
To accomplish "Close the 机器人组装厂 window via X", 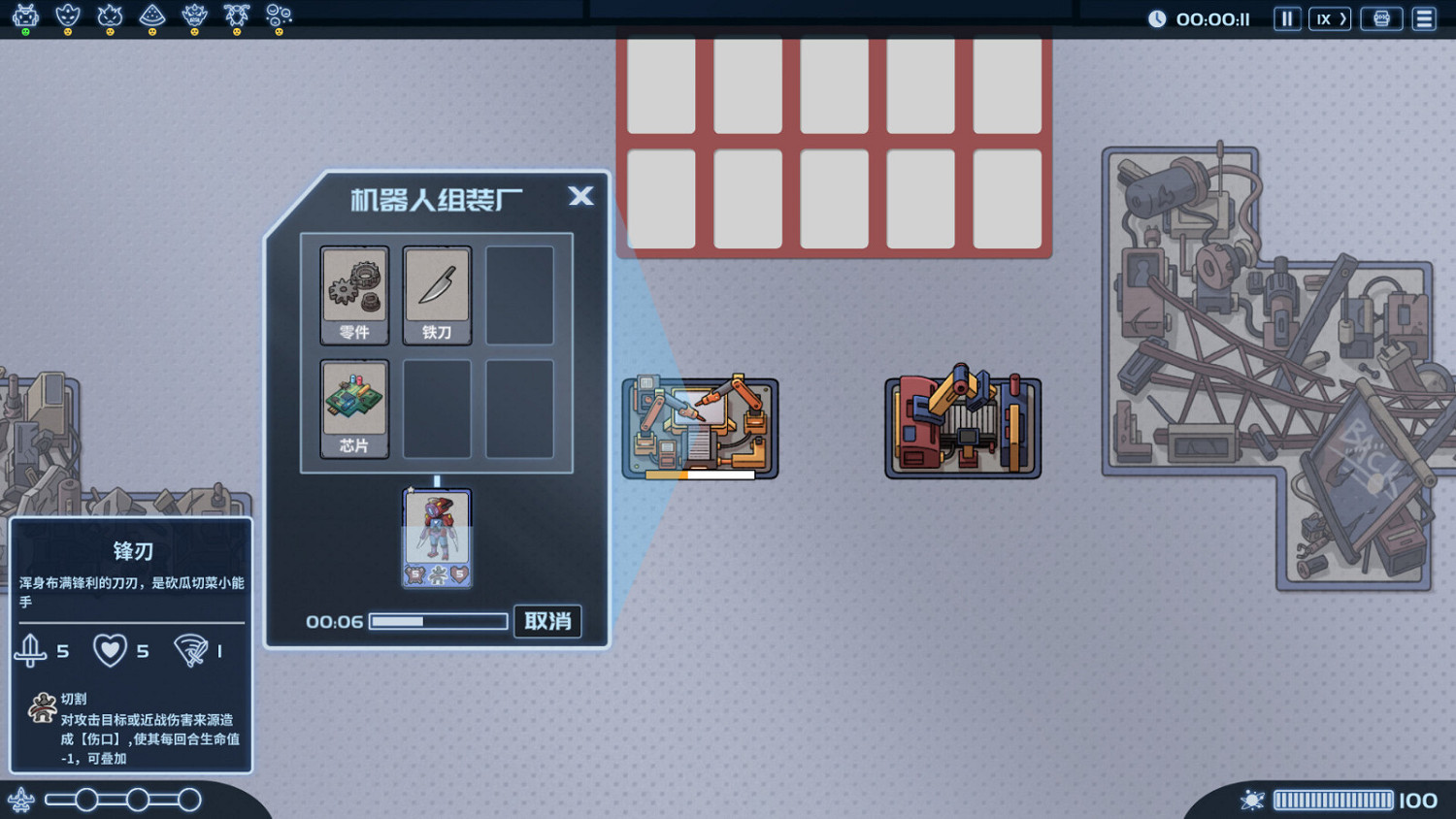I will [580, 196].
